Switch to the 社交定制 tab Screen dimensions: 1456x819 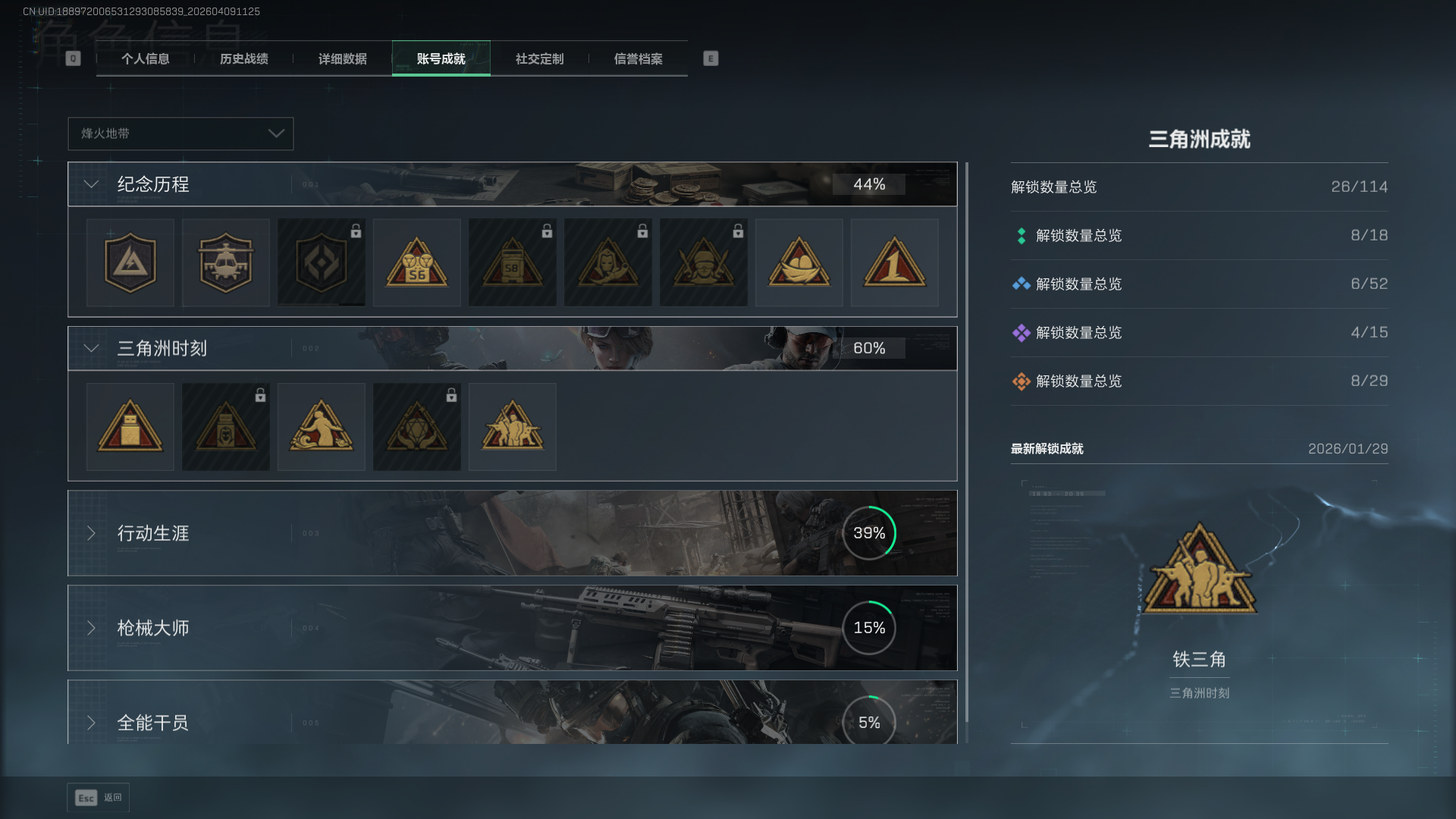pos(539,58)
